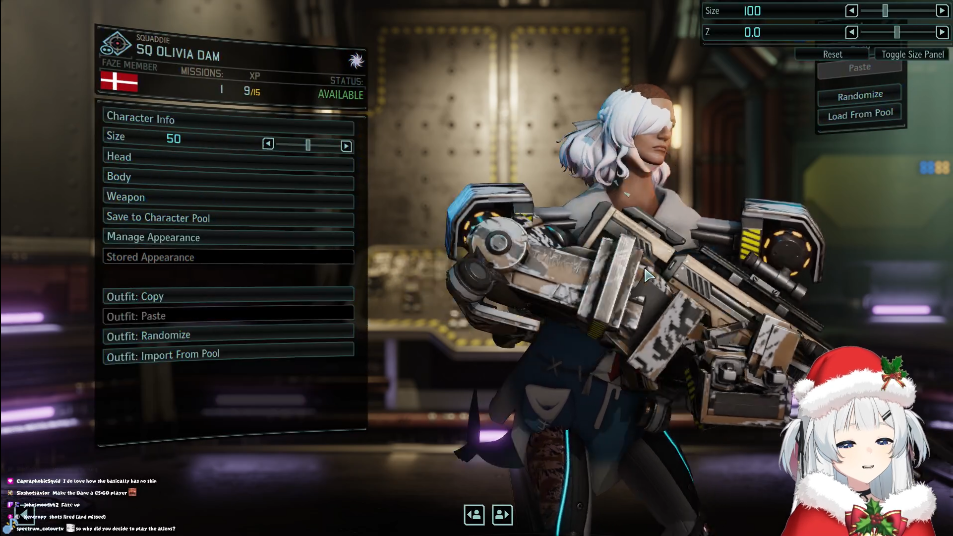
Task: Decrease the Size 50 value with left arrow
Action: coord(268,144)
